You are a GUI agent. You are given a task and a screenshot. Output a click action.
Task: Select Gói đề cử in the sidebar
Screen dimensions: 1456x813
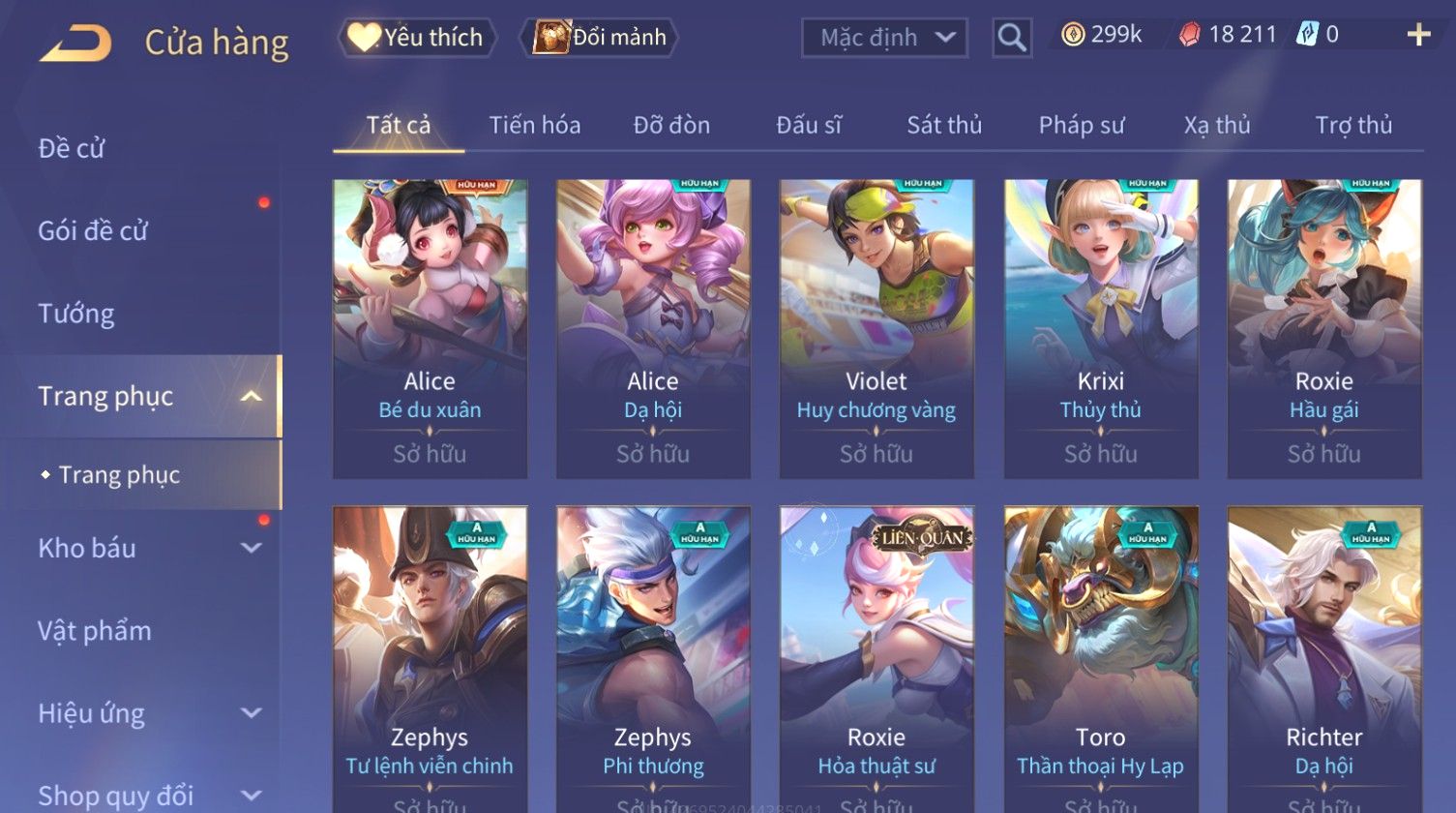tap(93, 230)
